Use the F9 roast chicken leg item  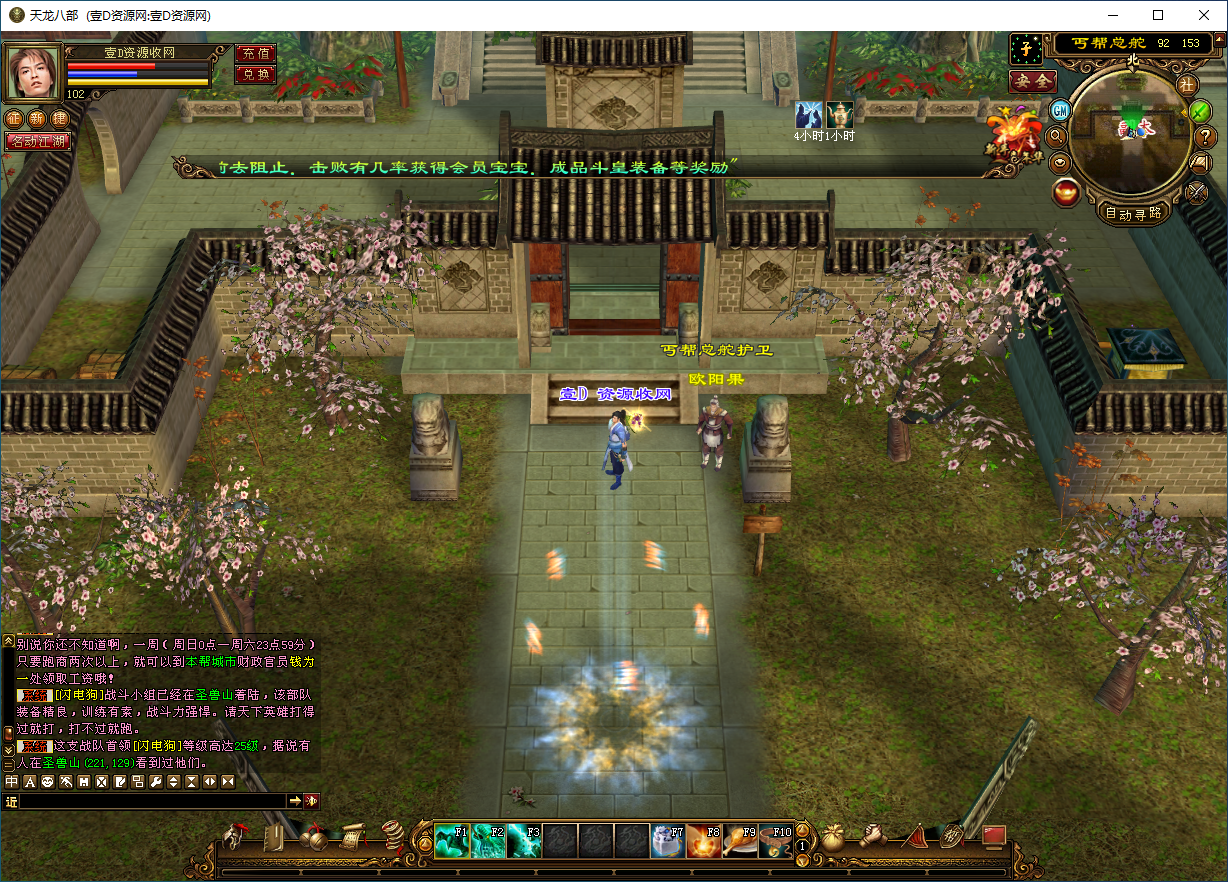click(740, 842)
